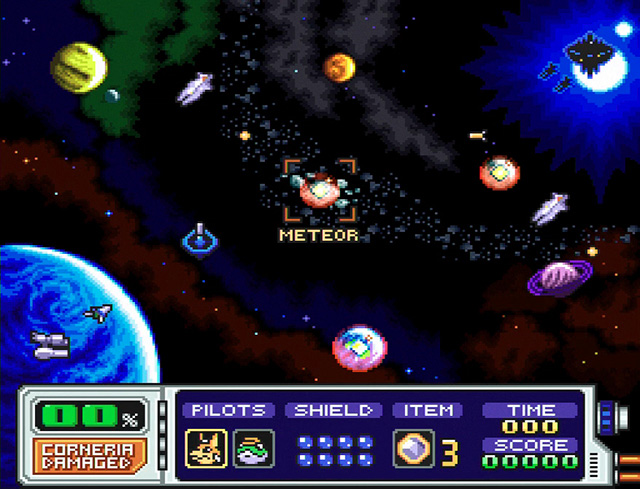
Task: Click the item icon in the ITEM panel
Action: tap(412, 448)
